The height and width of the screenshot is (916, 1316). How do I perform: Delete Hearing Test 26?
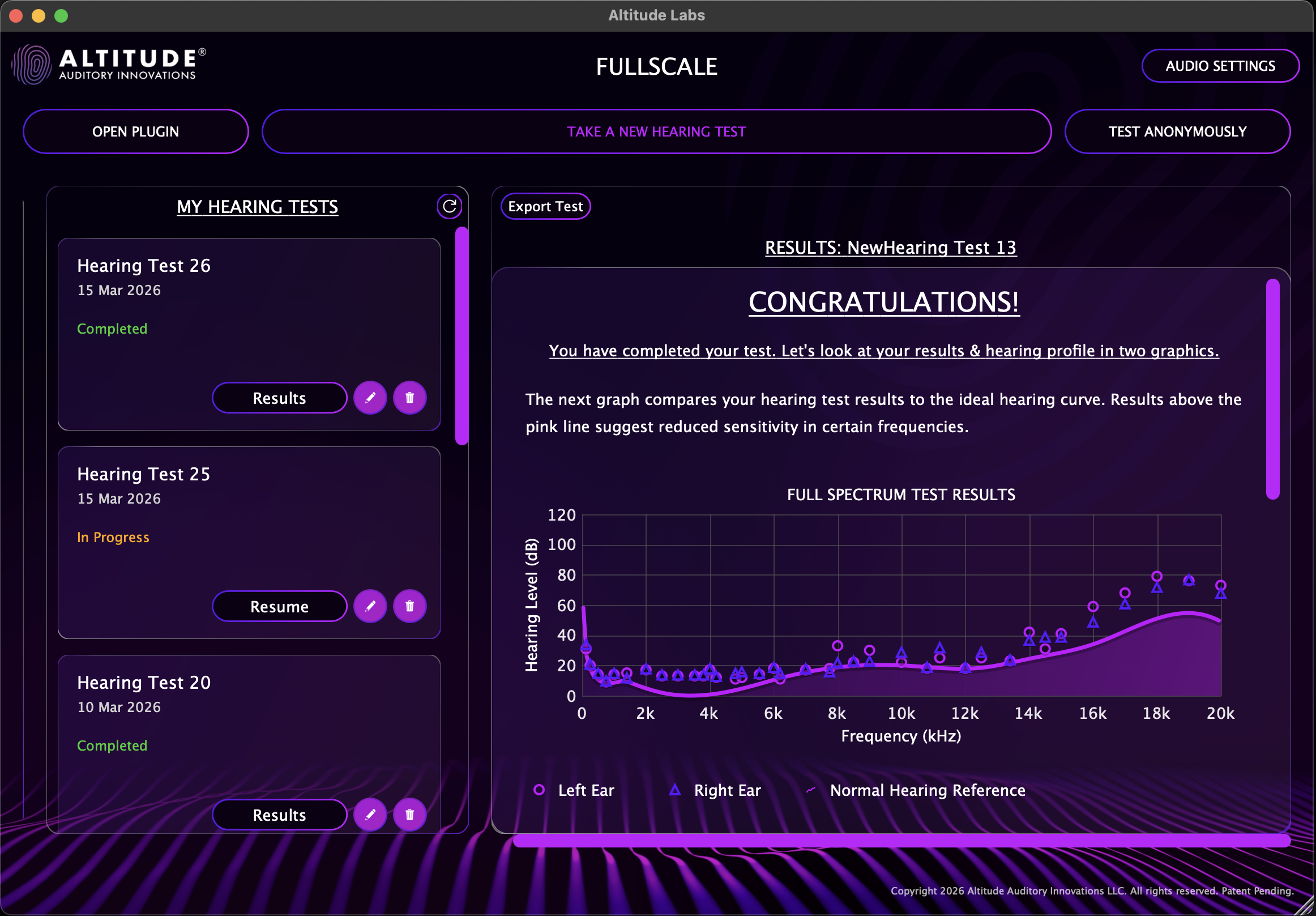pos(409,397)
